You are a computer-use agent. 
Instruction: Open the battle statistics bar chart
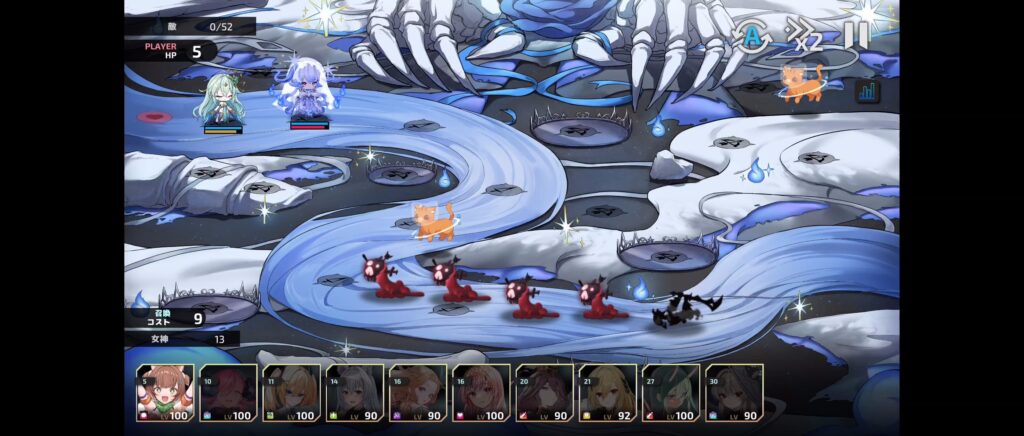pyautogui.click(x=866, y=92)
